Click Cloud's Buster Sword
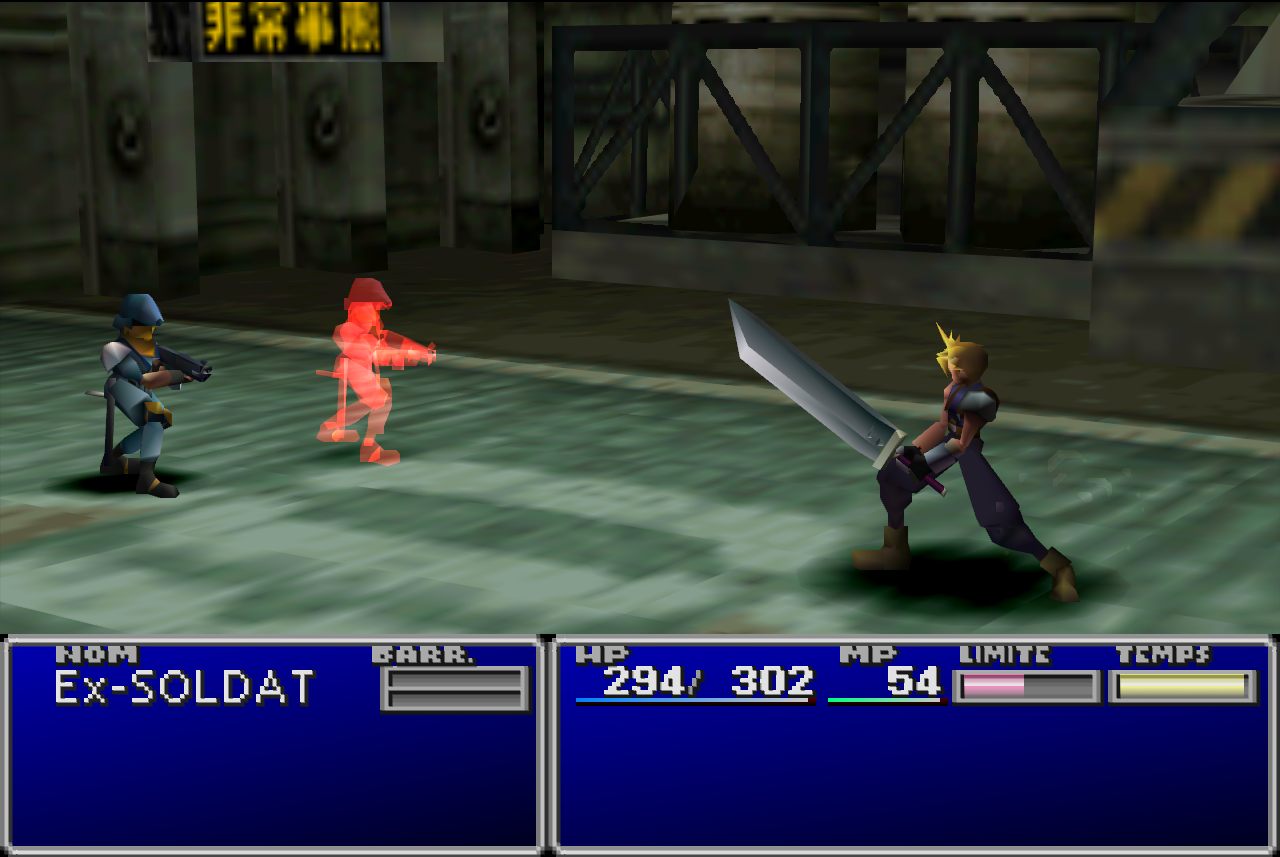This screenshot has width=1280, height=857. tap(810, 380)
